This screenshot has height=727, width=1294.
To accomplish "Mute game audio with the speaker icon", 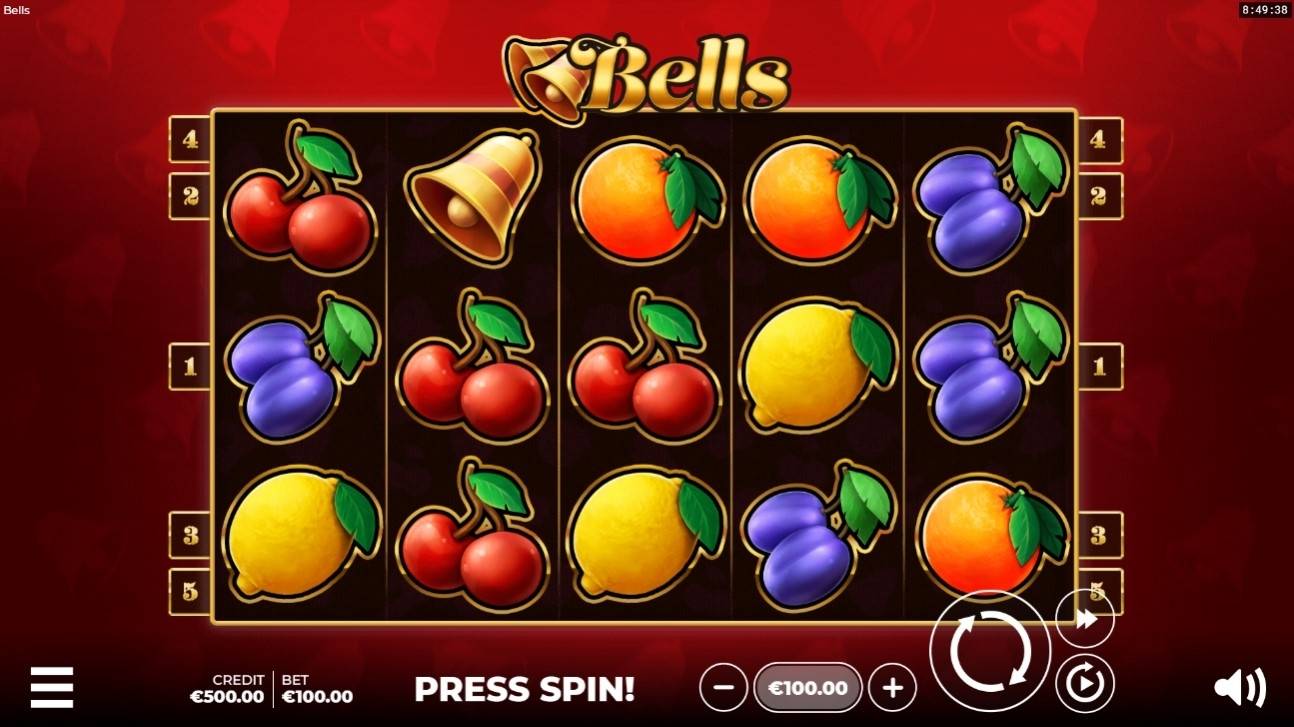I will pyautogui.click(x=1240, y=686).
